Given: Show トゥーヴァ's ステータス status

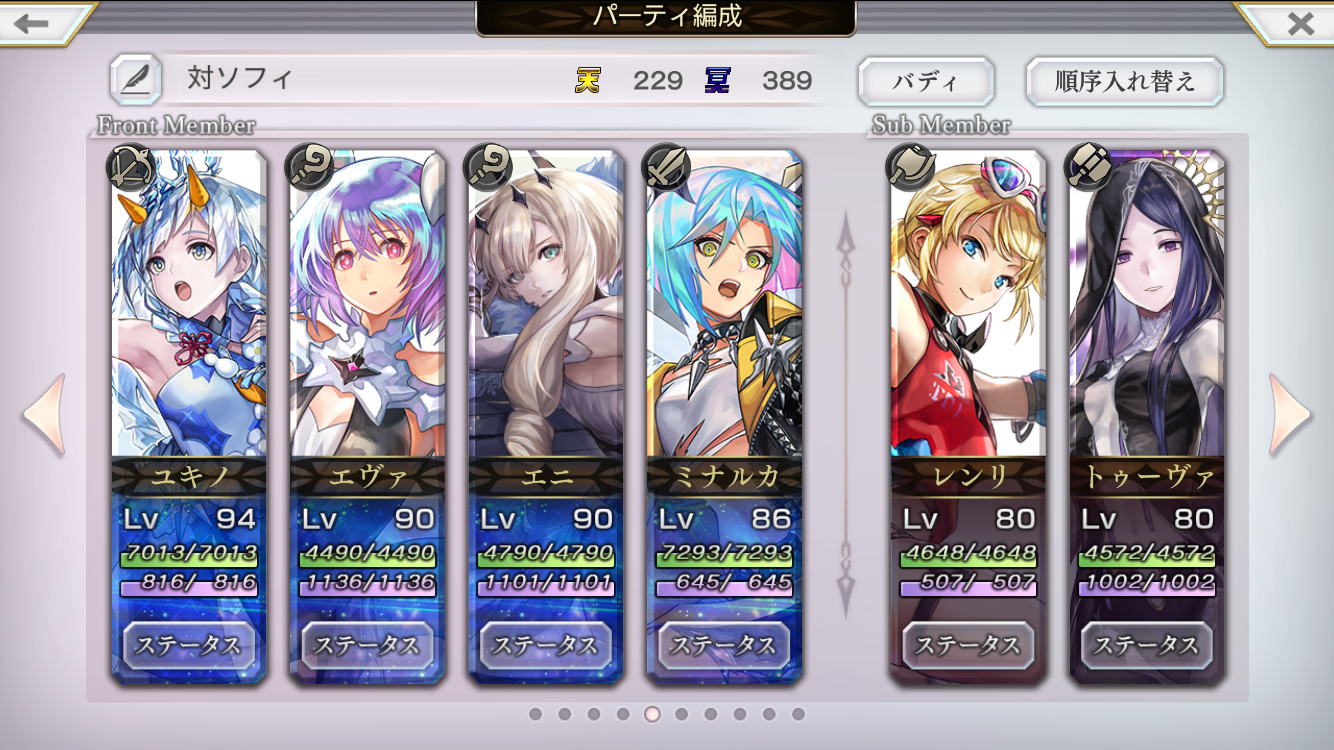Looking at the screenshot, I should click(1146, 645).
